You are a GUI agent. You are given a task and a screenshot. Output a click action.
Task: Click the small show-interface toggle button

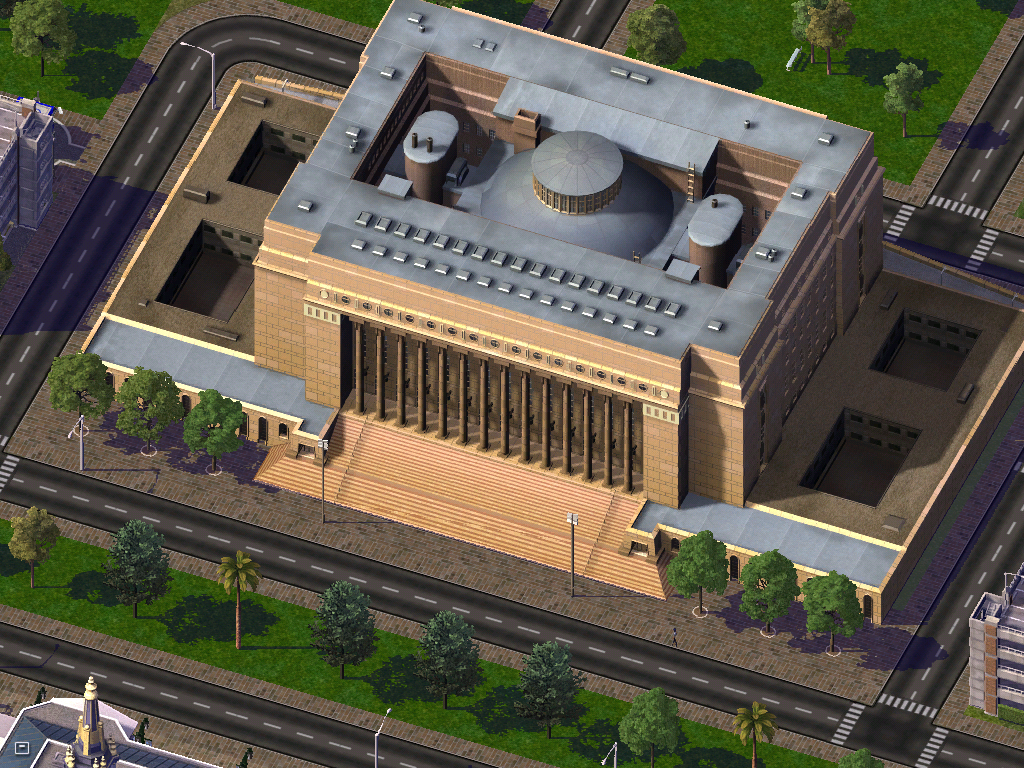[x=22, y=746]
